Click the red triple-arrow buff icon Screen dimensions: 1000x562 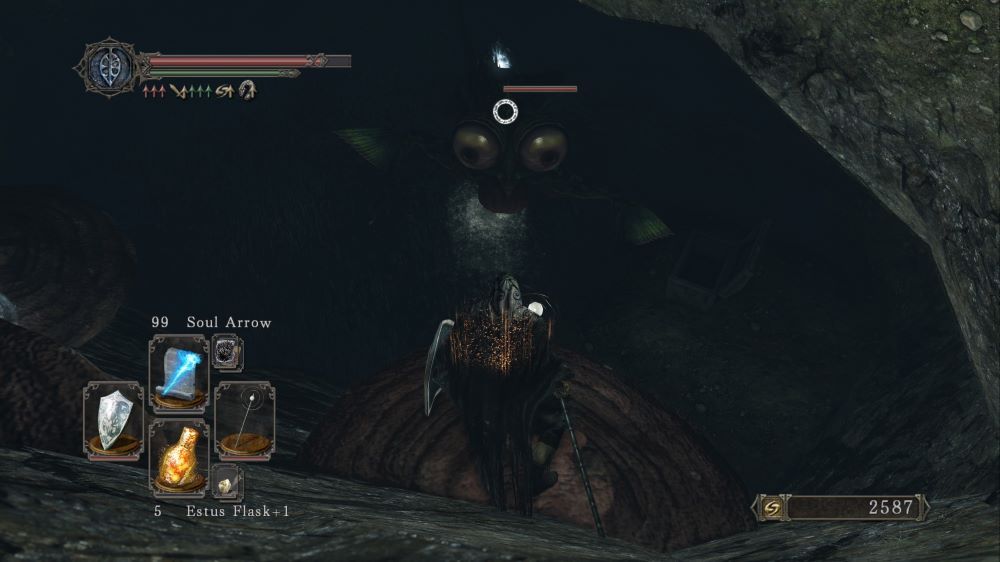coord(154,91)
